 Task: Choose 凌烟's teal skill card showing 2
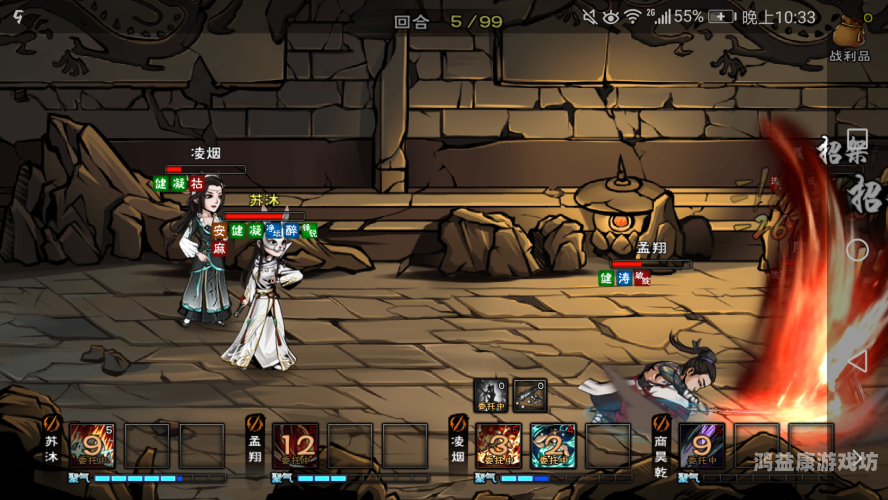tap(552, 445)
